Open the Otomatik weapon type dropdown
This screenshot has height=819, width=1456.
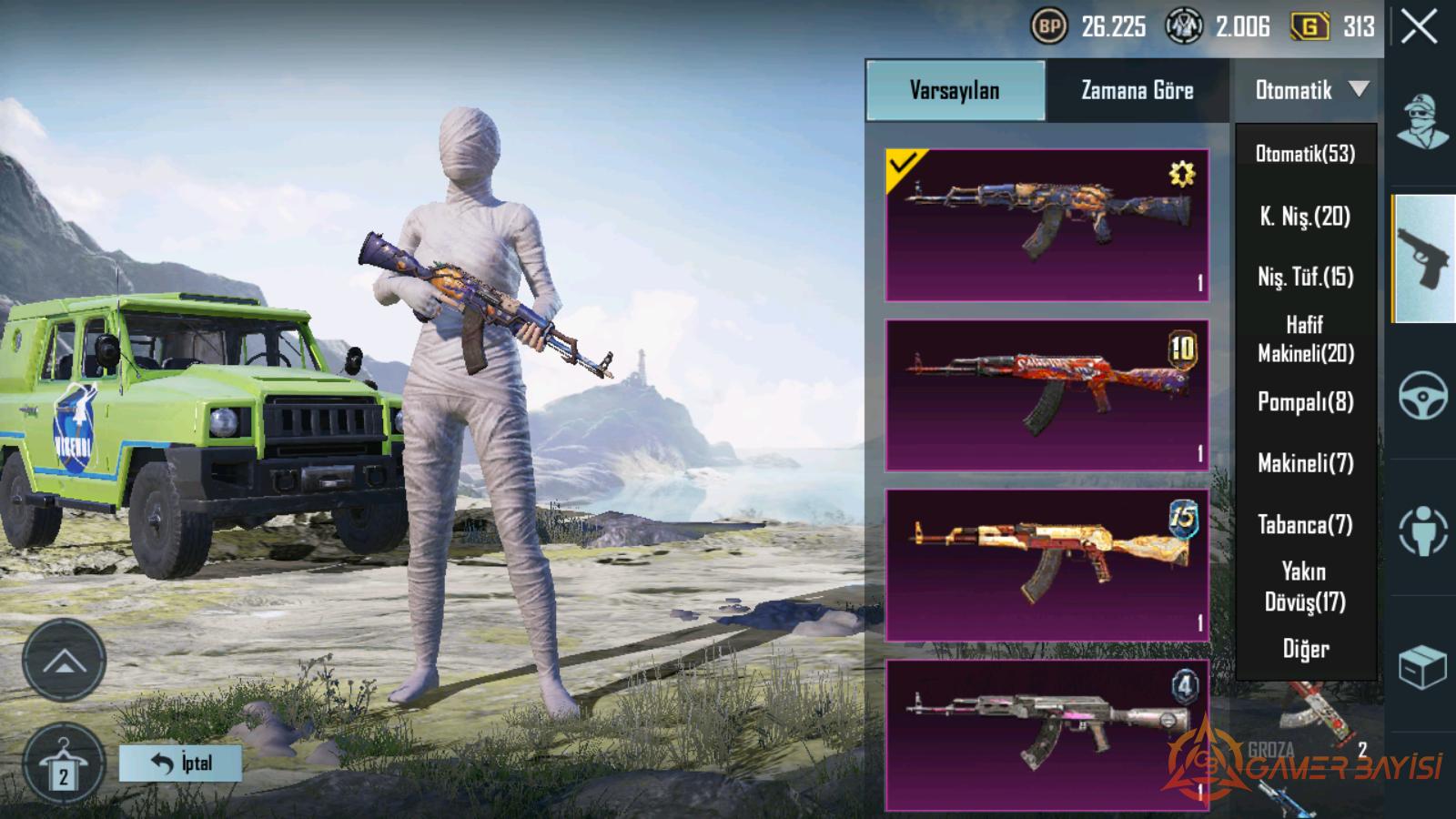pos(1308,90)
